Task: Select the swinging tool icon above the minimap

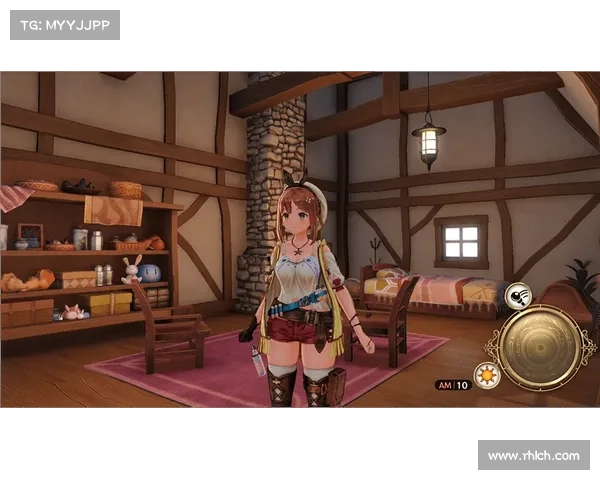Action: [x=518, y=296]
